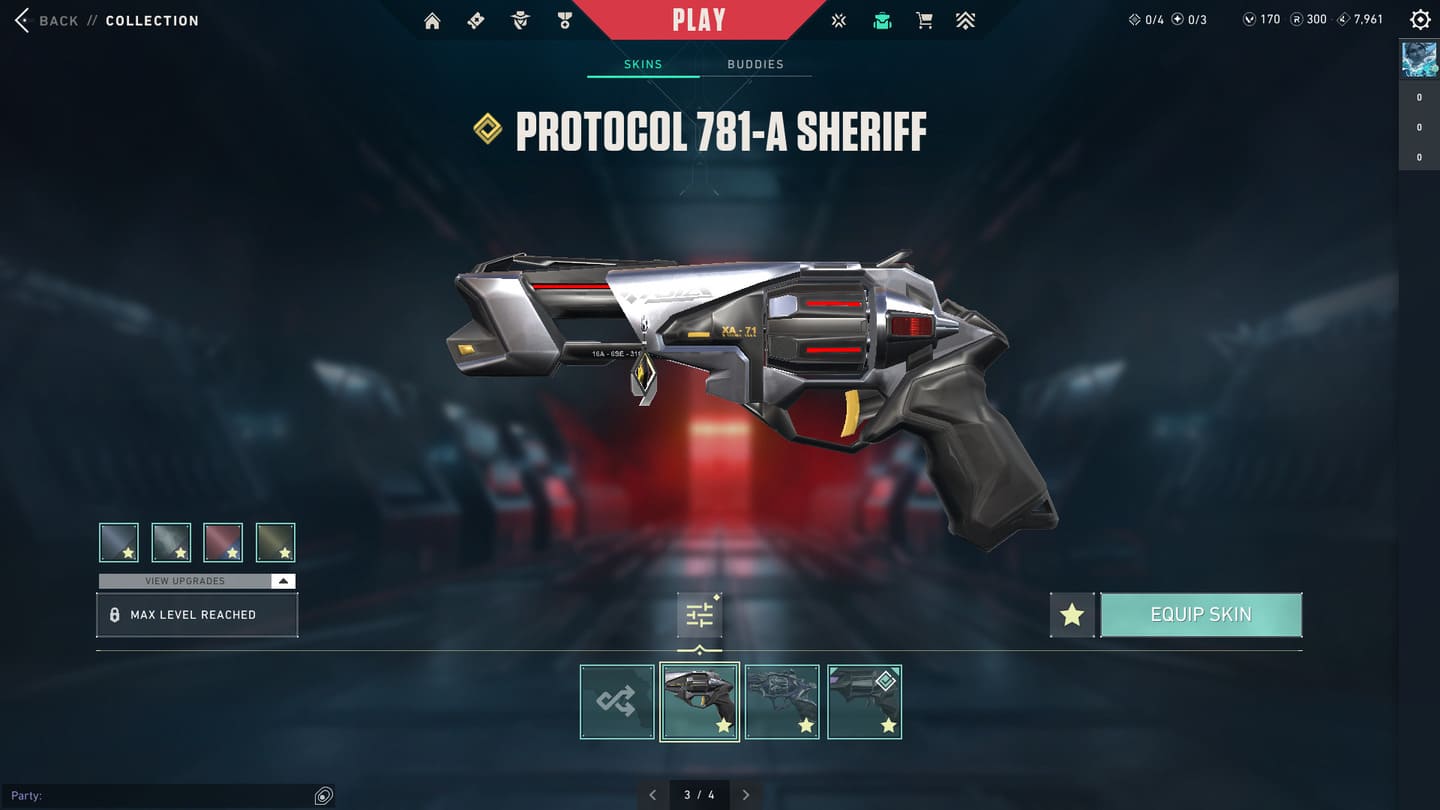
Task: Open settings with the gear icon
Action: (x=1419, y=20)
